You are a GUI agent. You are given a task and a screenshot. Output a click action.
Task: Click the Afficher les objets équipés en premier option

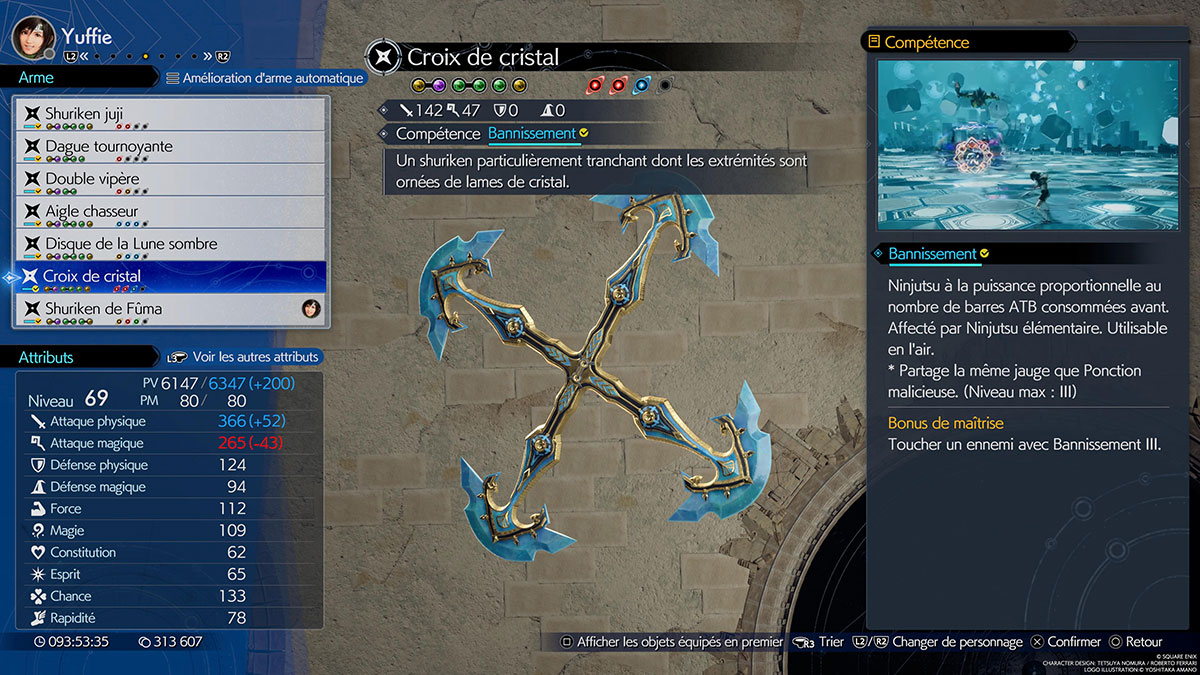[x=670, y=642]
